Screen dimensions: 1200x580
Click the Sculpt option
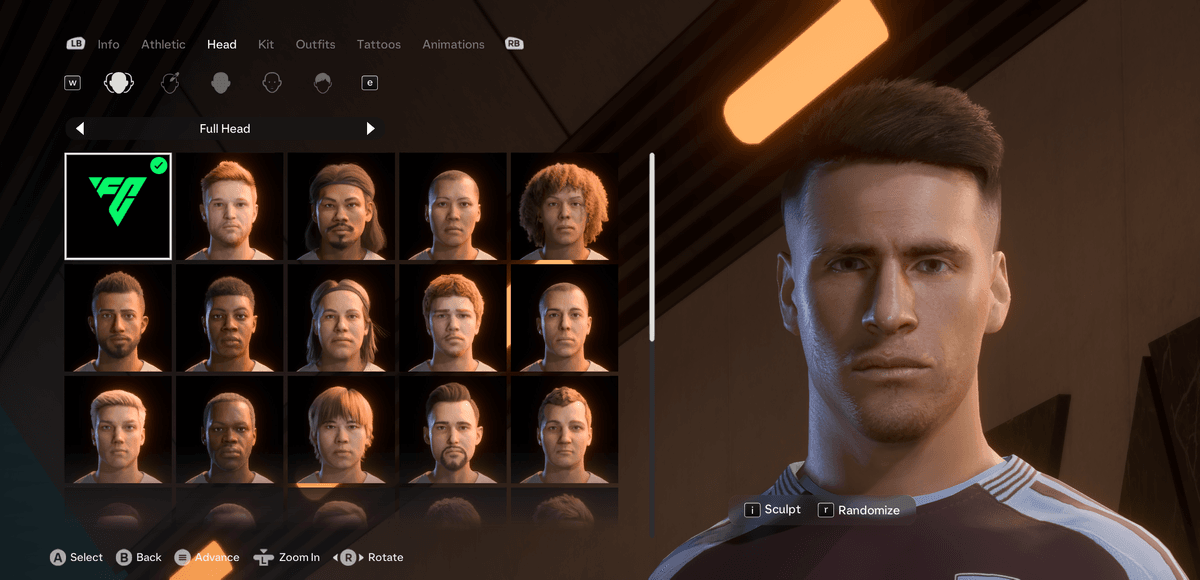point(773,510)
